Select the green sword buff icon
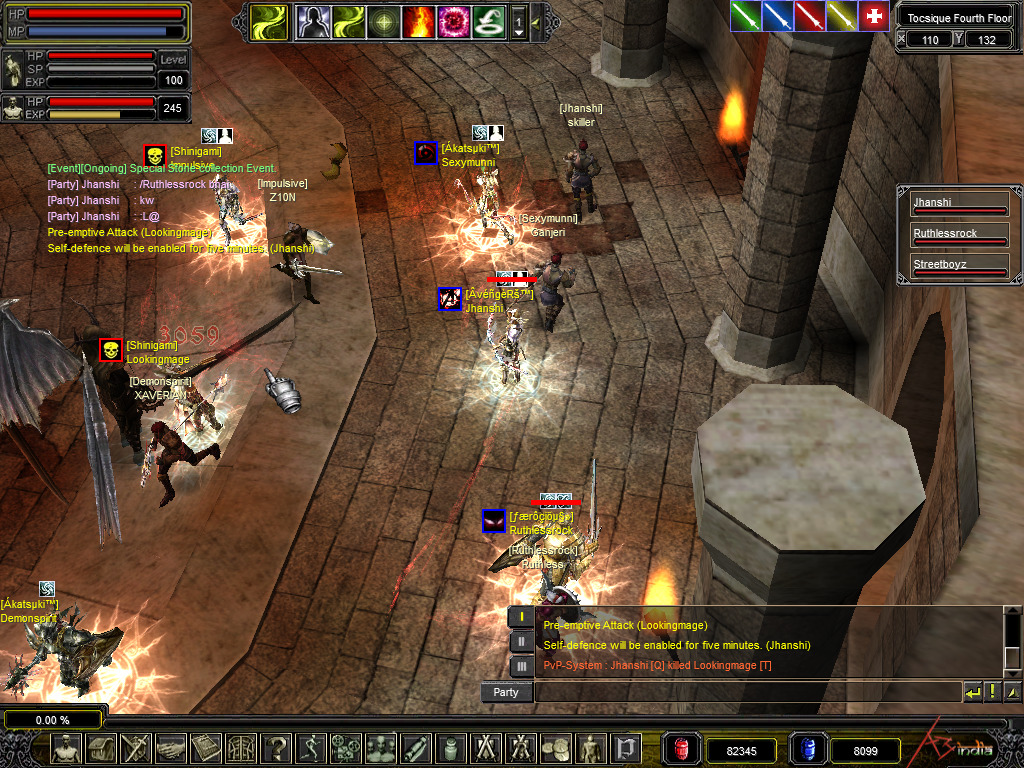Screen dimensions: 1024x768 click(x=745, y=16)
